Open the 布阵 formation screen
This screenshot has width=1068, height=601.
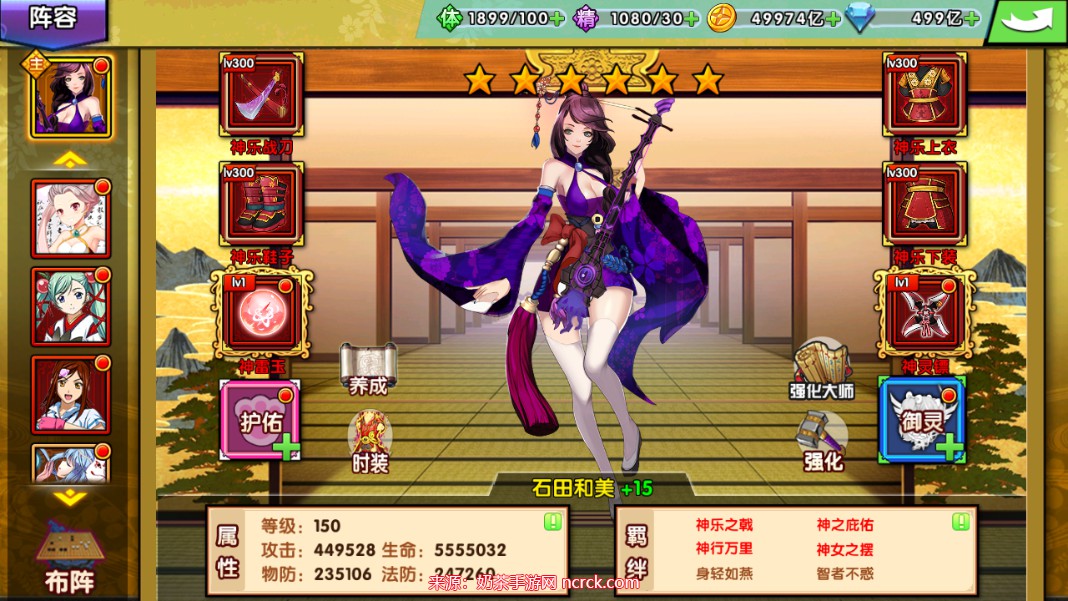point(70,558)
